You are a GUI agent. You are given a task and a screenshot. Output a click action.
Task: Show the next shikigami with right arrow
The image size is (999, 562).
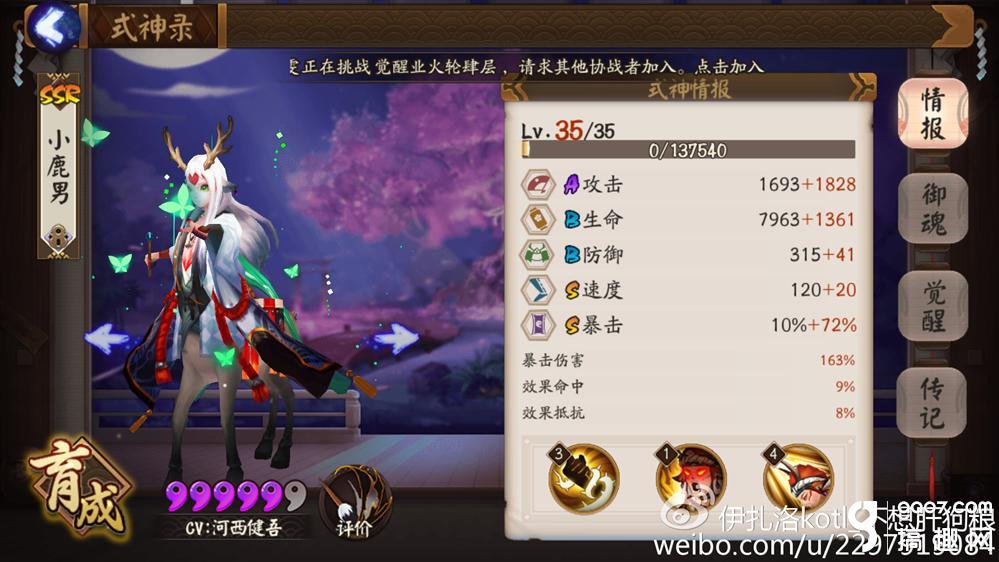click(395, 338)
